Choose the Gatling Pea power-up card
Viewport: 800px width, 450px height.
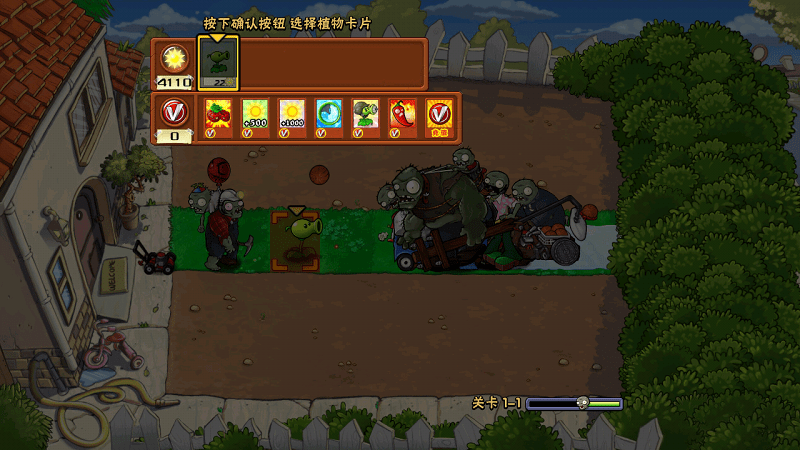coord(366,116)
